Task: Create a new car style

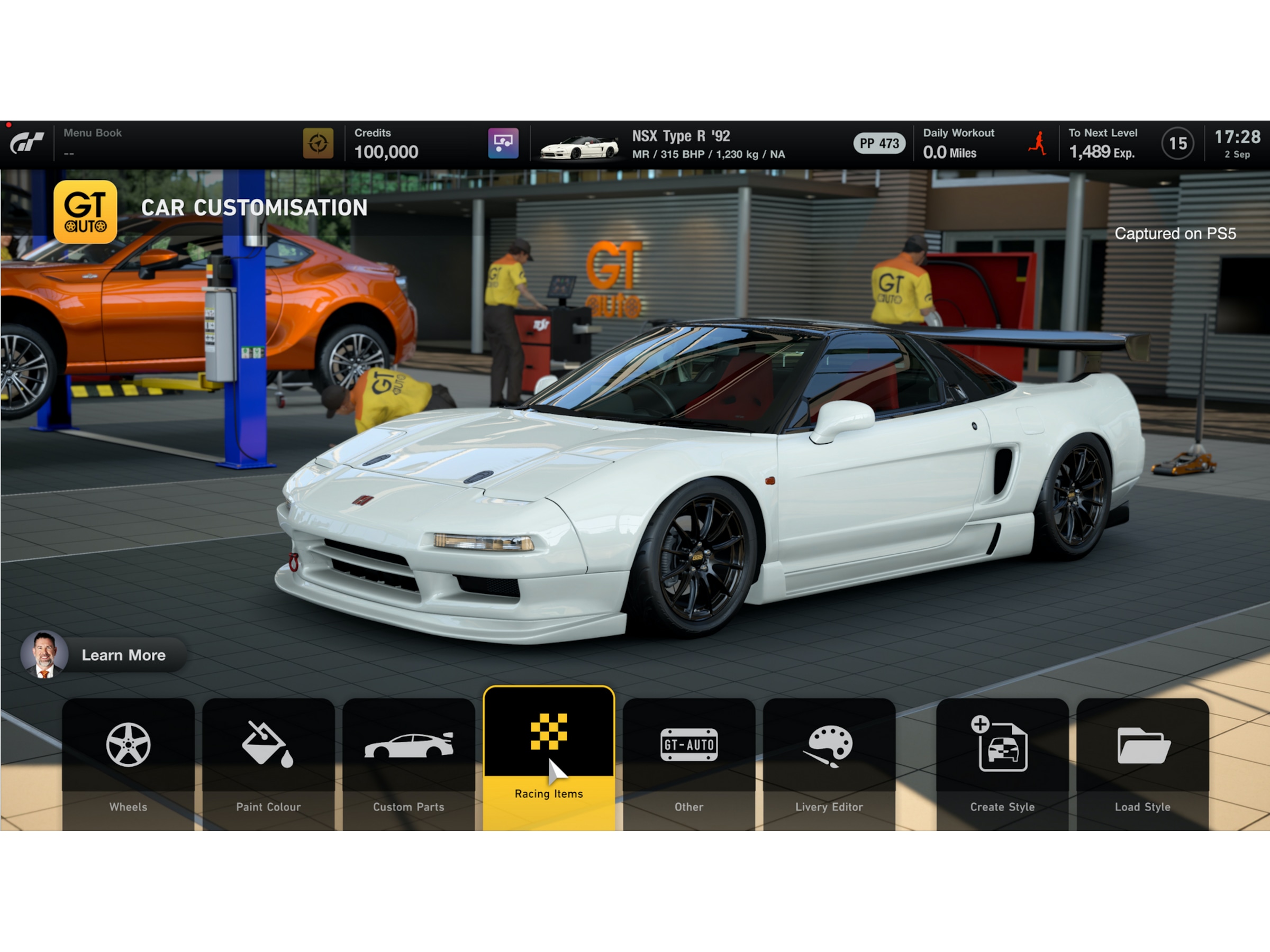Action: coord(1002,763)
